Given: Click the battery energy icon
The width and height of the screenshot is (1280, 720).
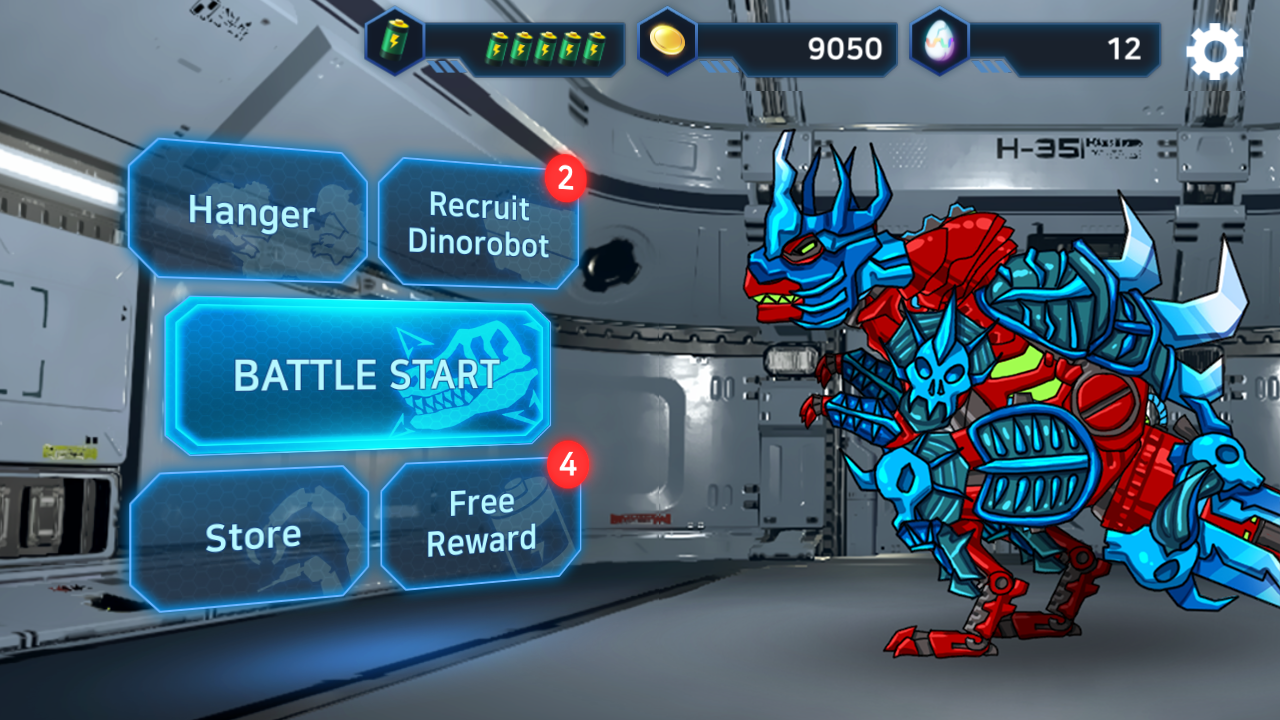Looking at the screenshot, I should pos(394,40).
